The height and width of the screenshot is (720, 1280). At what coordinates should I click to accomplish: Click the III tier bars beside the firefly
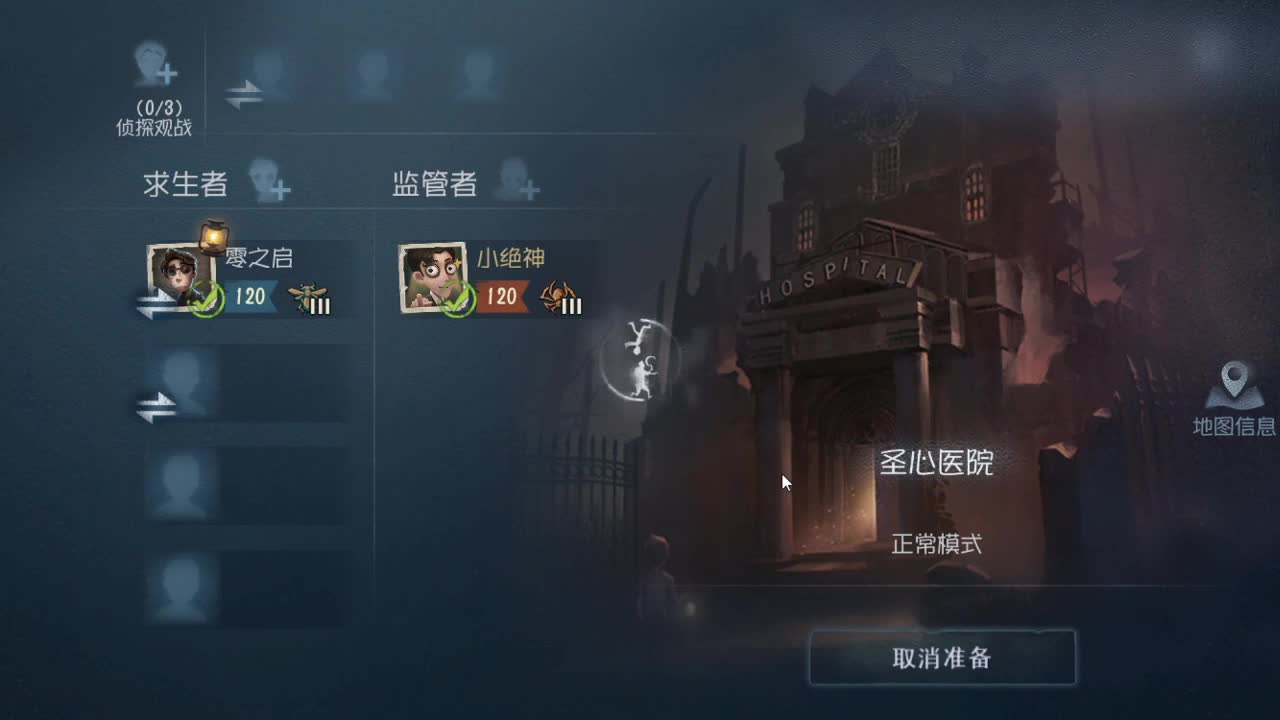pyautogui.click(x=320, y=305)
